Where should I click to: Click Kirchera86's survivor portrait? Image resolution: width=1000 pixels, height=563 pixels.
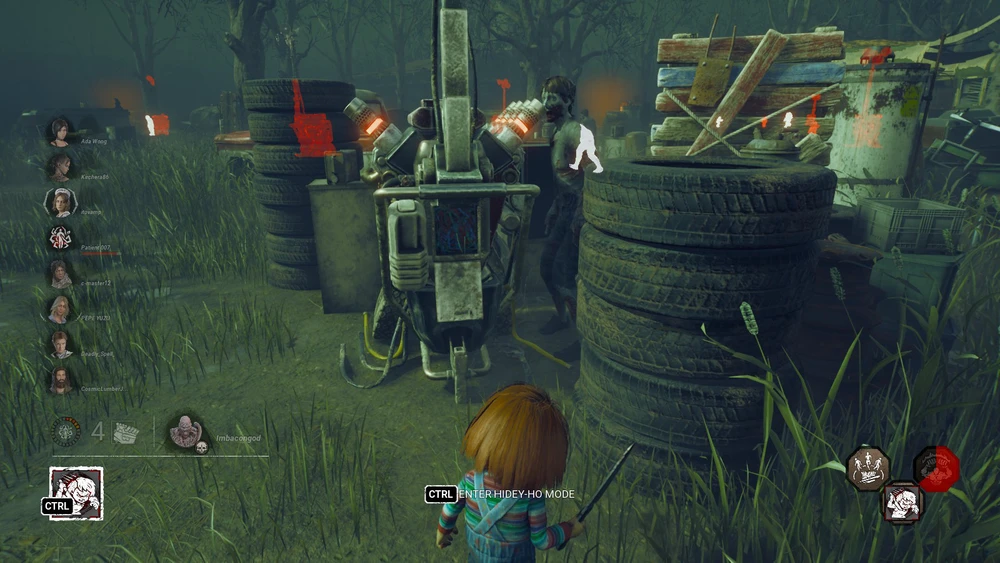[60, 166]
